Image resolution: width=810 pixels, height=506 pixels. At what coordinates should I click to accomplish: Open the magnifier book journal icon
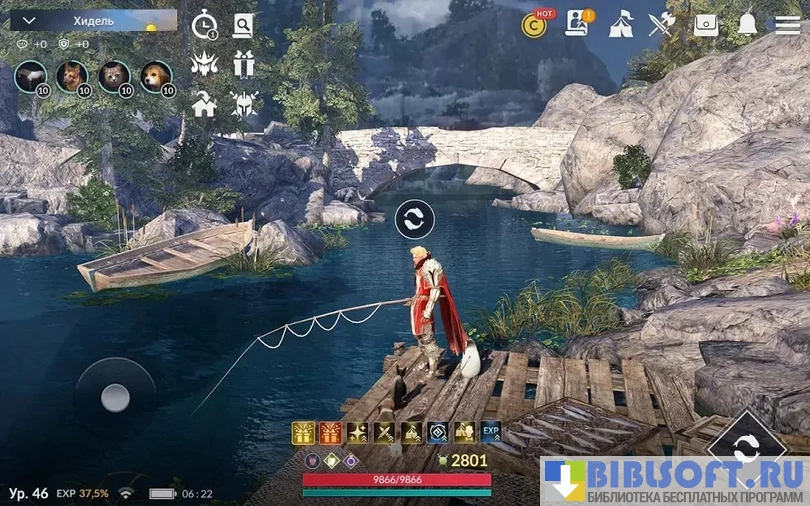pyautogui.click(x=243, y=25)
